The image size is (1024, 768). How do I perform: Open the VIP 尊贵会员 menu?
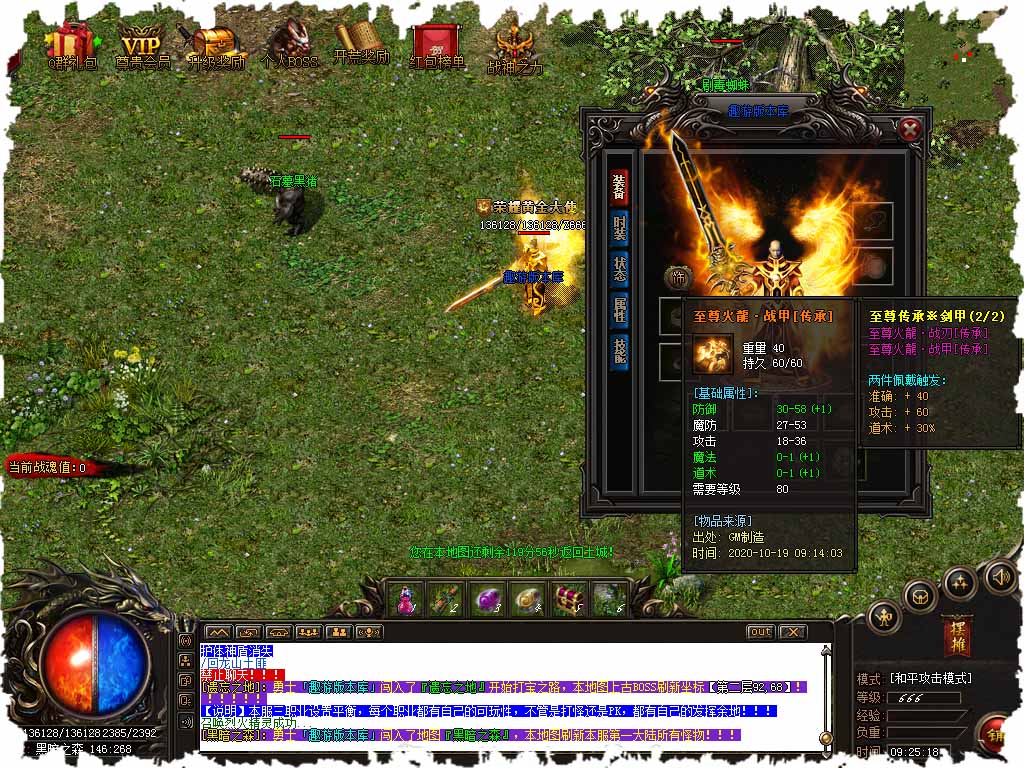click(141, 45)
